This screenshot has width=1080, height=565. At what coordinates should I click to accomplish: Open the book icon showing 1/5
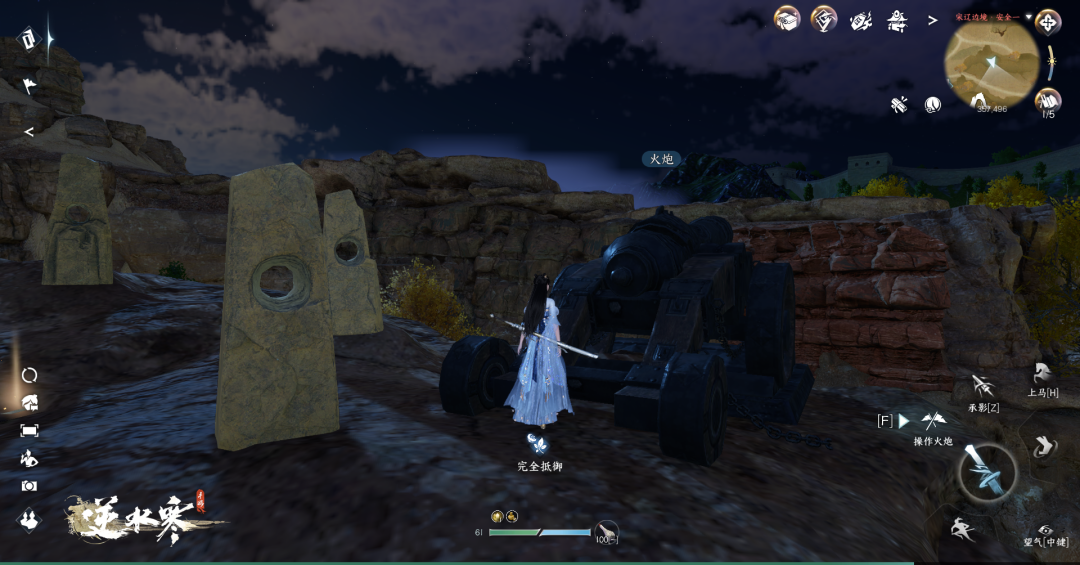[1048, 100]
